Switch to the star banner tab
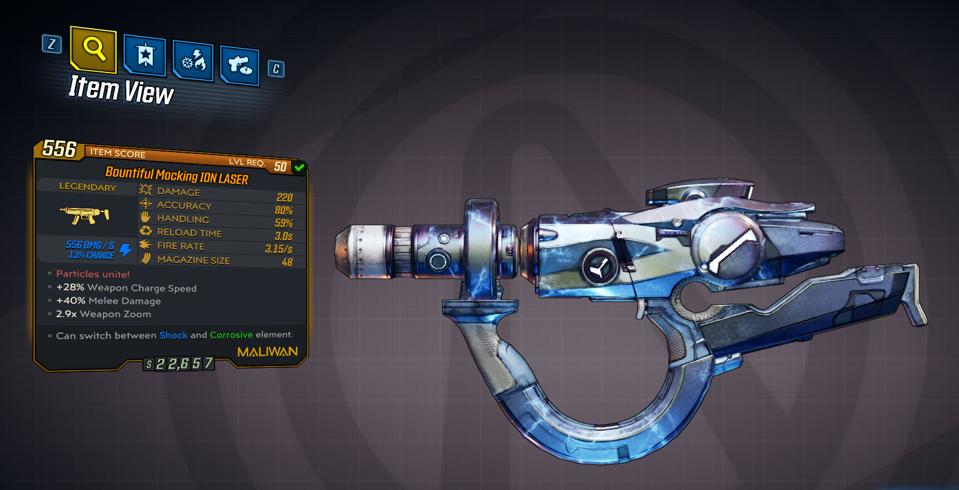Screen dimensions: 959x490 144,55
